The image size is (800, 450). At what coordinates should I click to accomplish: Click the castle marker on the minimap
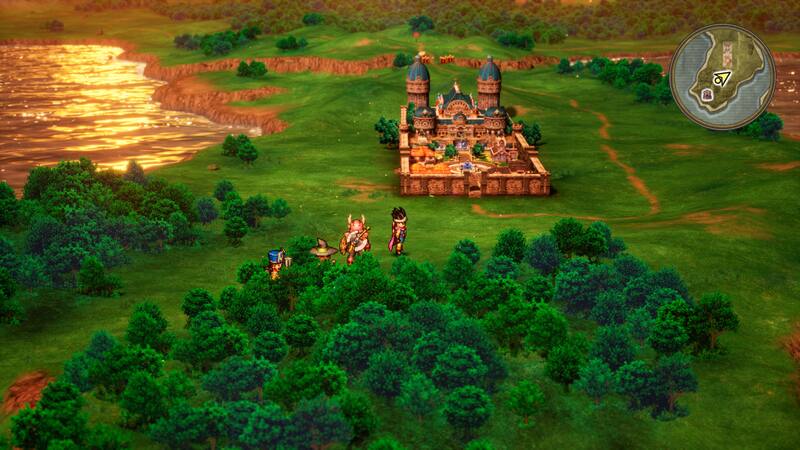707,94
